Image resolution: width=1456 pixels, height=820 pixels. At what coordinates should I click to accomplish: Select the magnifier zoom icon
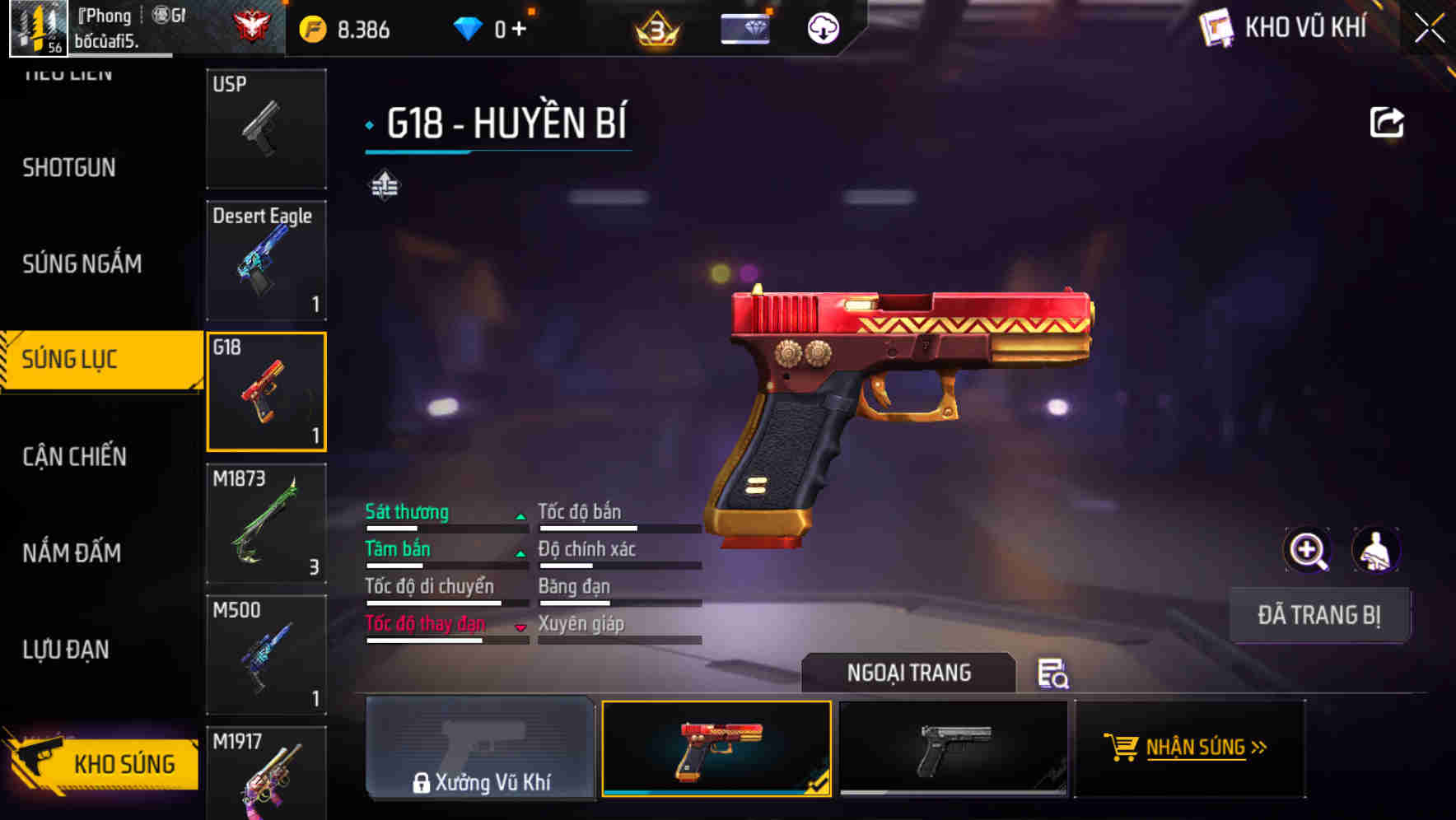point(1308,550)
